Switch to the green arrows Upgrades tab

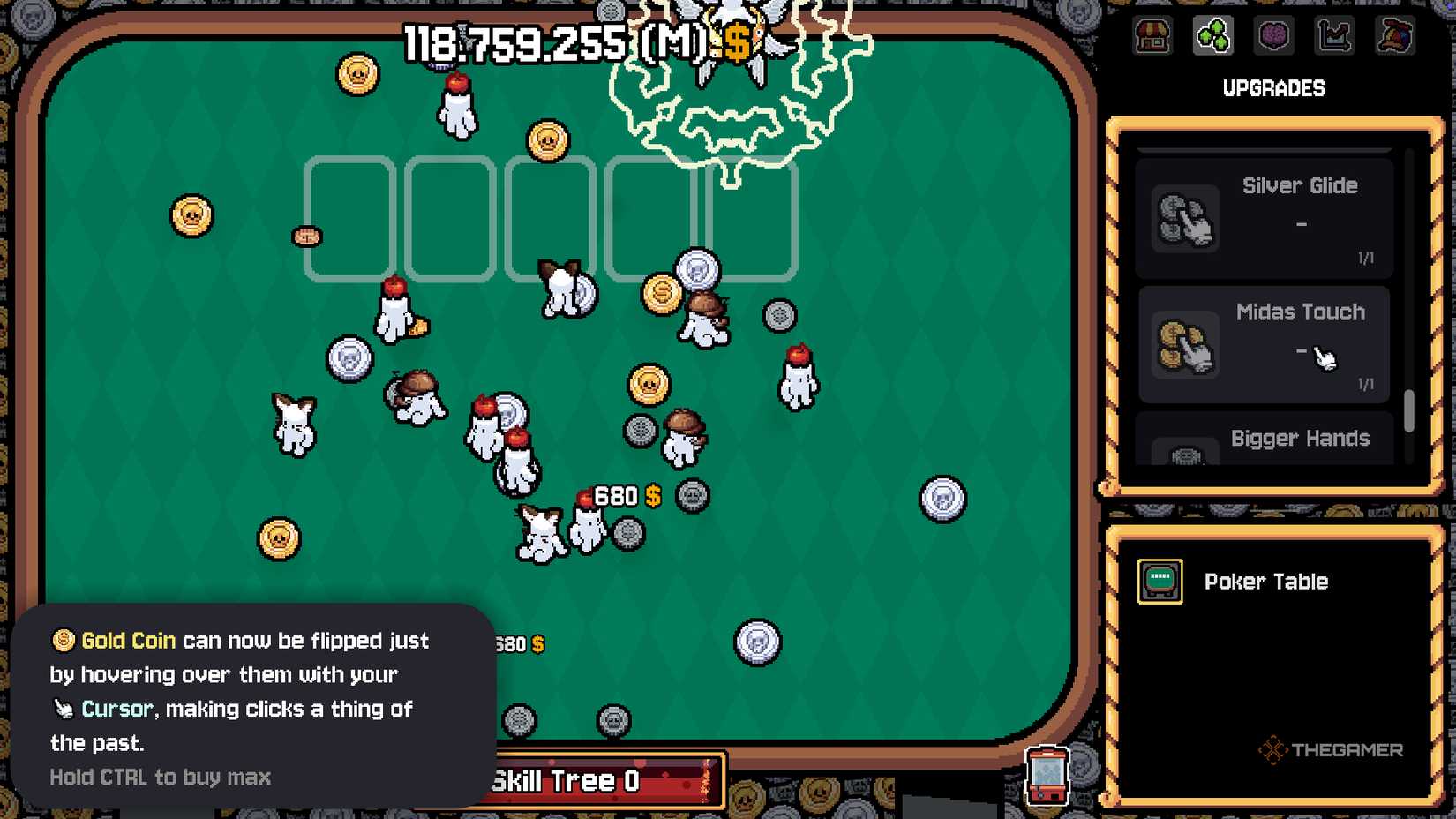[x=1213, y=36]
